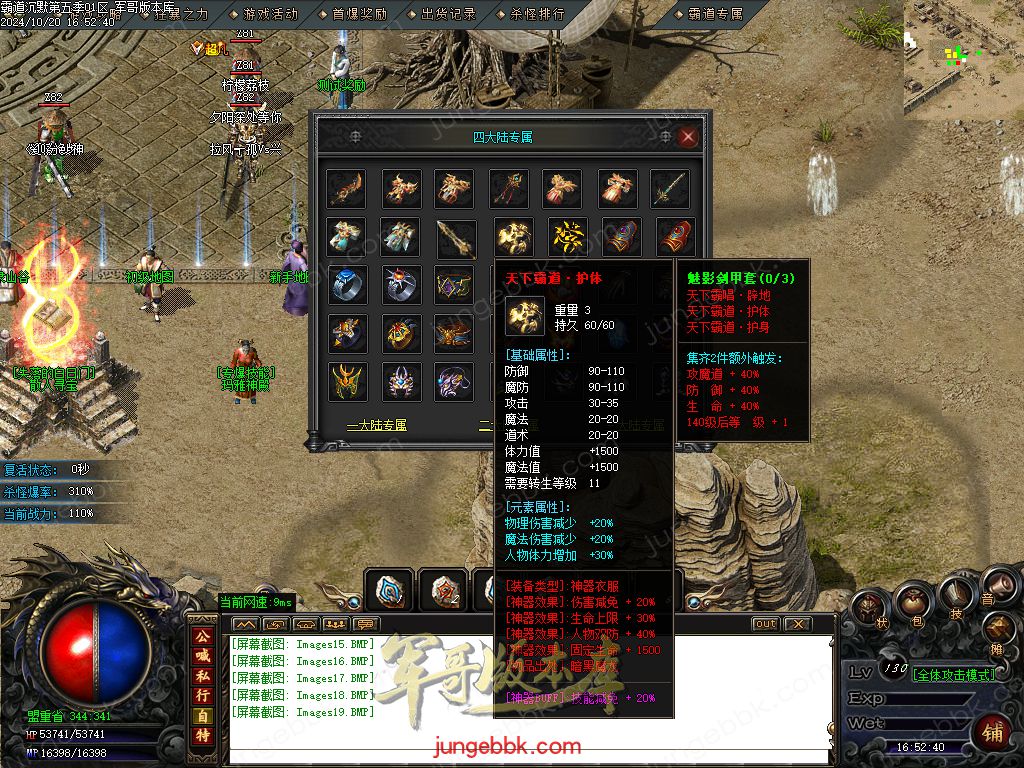Open the 出货记录 menu
The height and width of the screenshot is (768, 1024).
pos(448,14)
